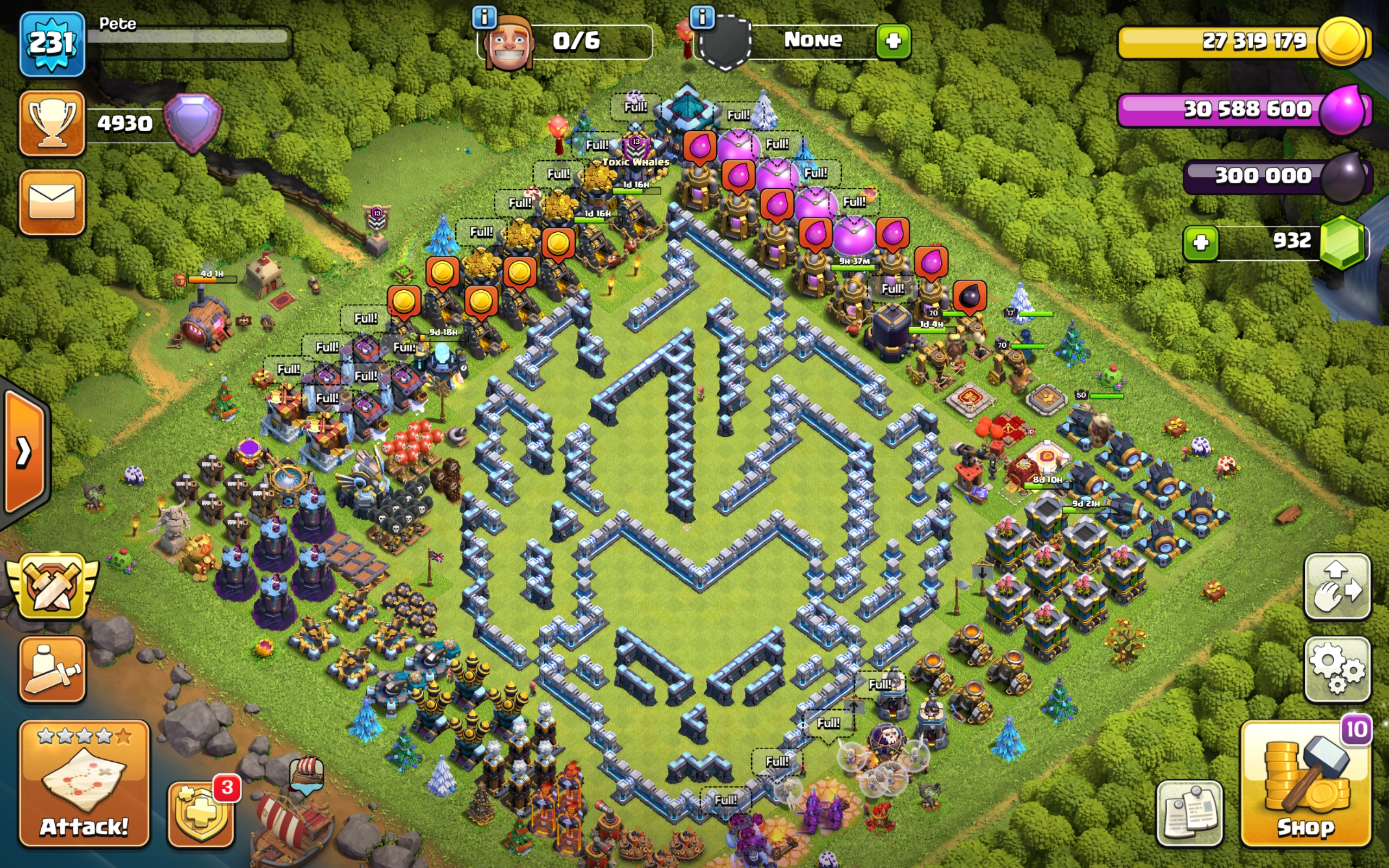1389x868 pixels.
Task: Tap the Village Guard info 'i' button
Action: pos(702,17)
